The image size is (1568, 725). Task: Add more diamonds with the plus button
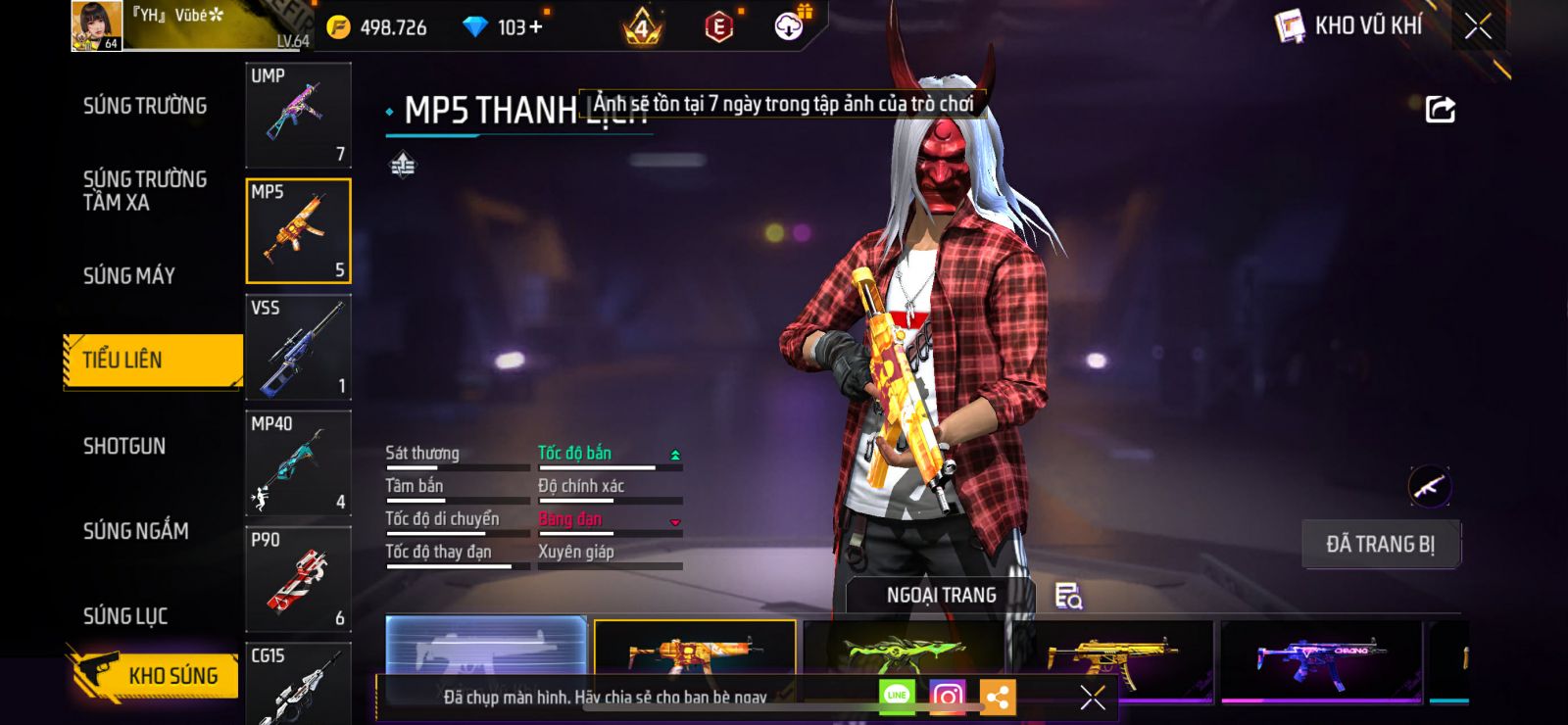pyautogui.click(x=535, y=27)
